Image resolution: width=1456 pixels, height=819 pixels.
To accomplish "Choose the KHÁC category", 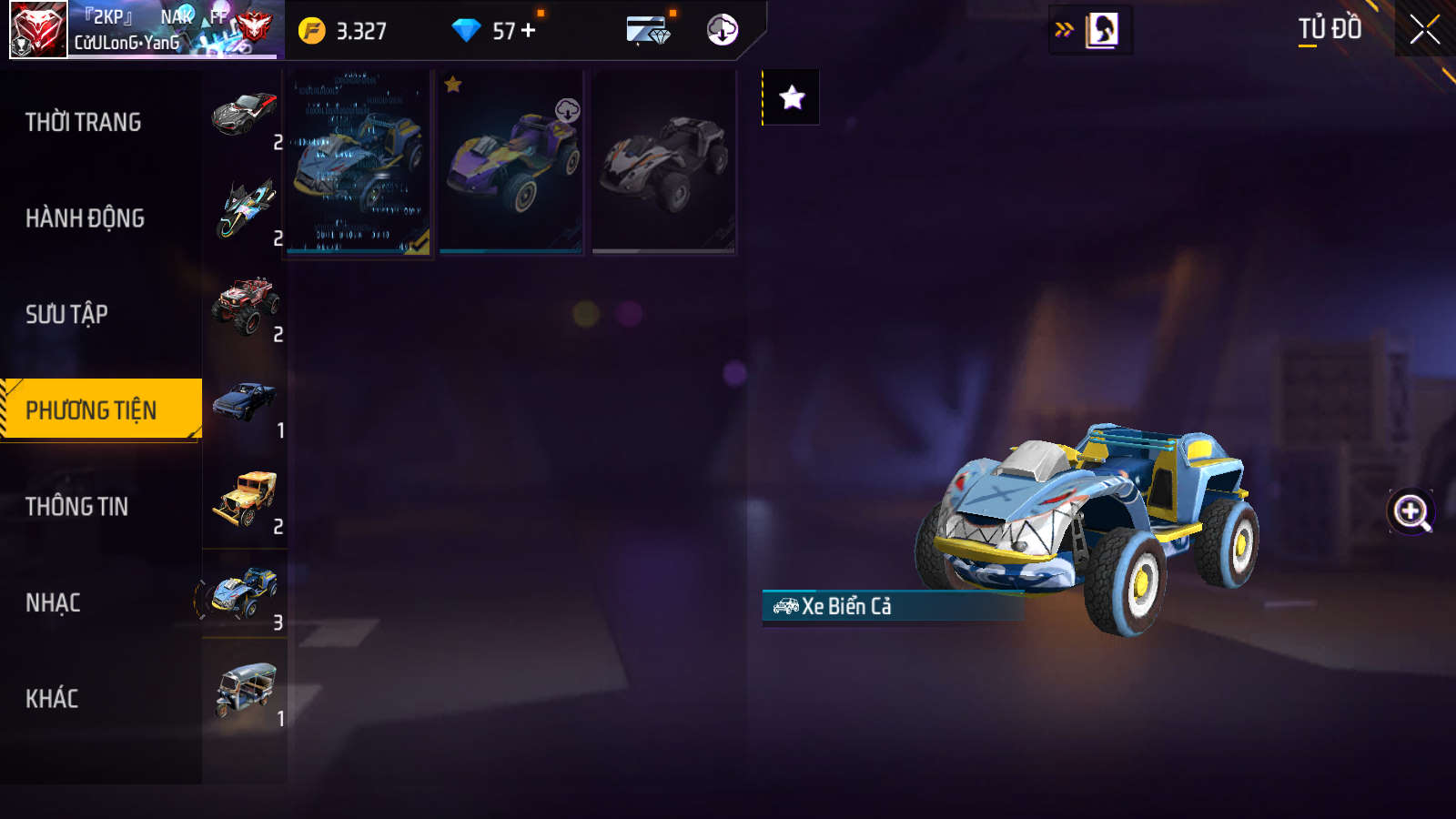I will (52, 698).
